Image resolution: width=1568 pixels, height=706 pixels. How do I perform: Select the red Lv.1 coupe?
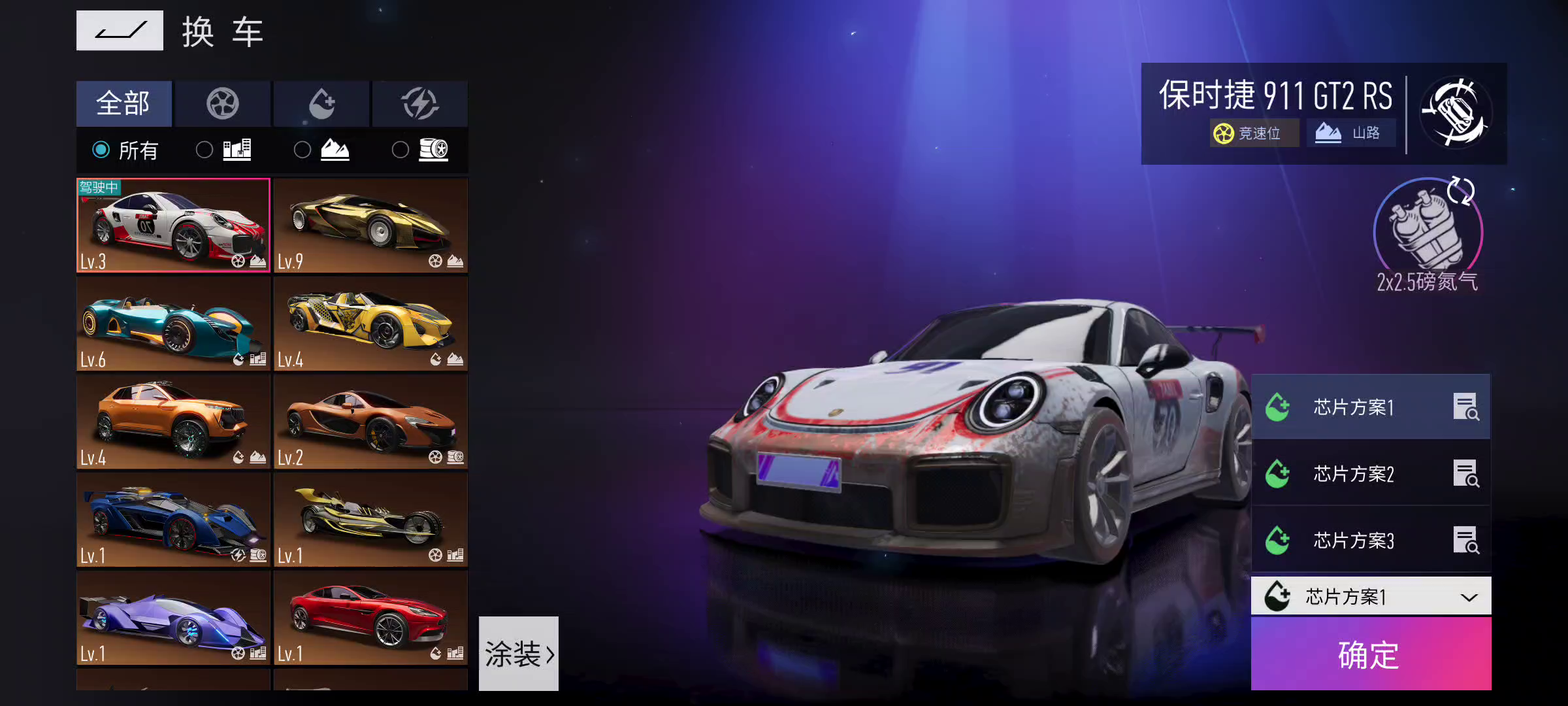(x=370, y=618)
